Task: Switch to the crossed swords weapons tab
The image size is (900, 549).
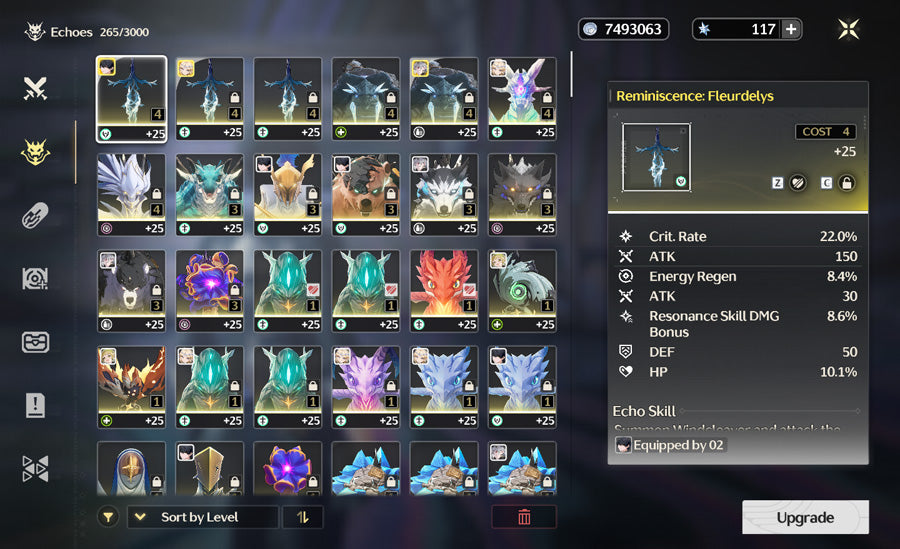Action: [x=36, y=89]
